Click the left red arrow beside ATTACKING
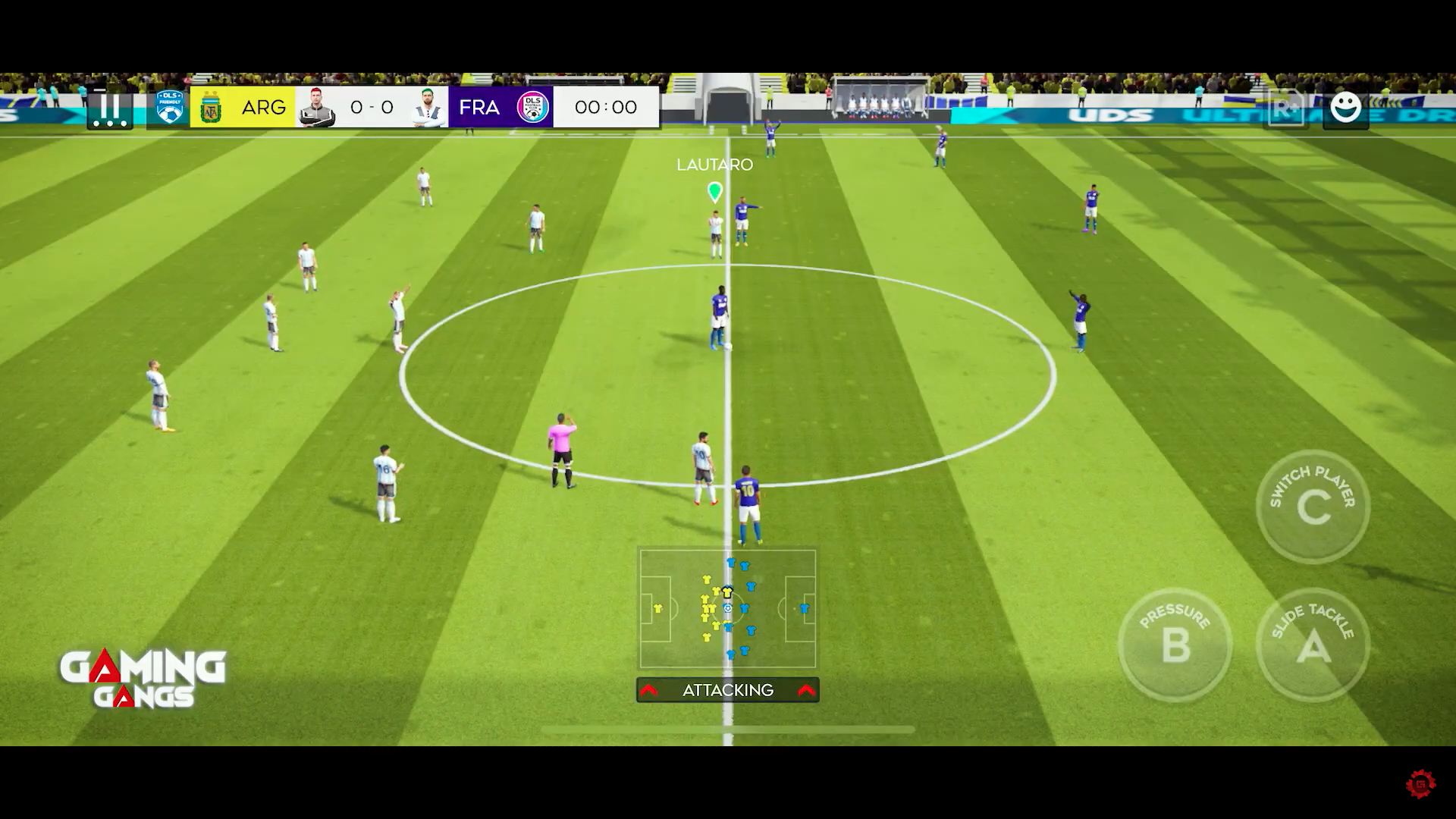The image size is (1456, 819). coord(650,690)
